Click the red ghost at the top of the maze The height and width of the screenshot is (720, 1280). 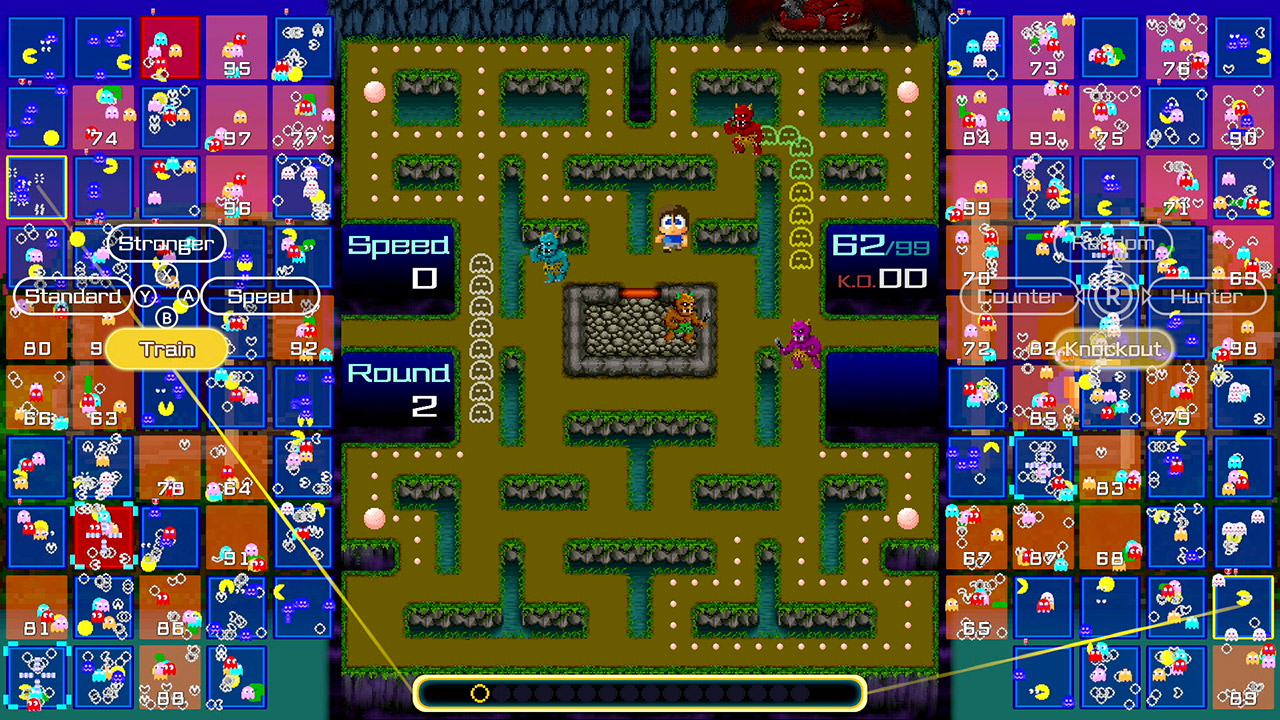[745, 130]
